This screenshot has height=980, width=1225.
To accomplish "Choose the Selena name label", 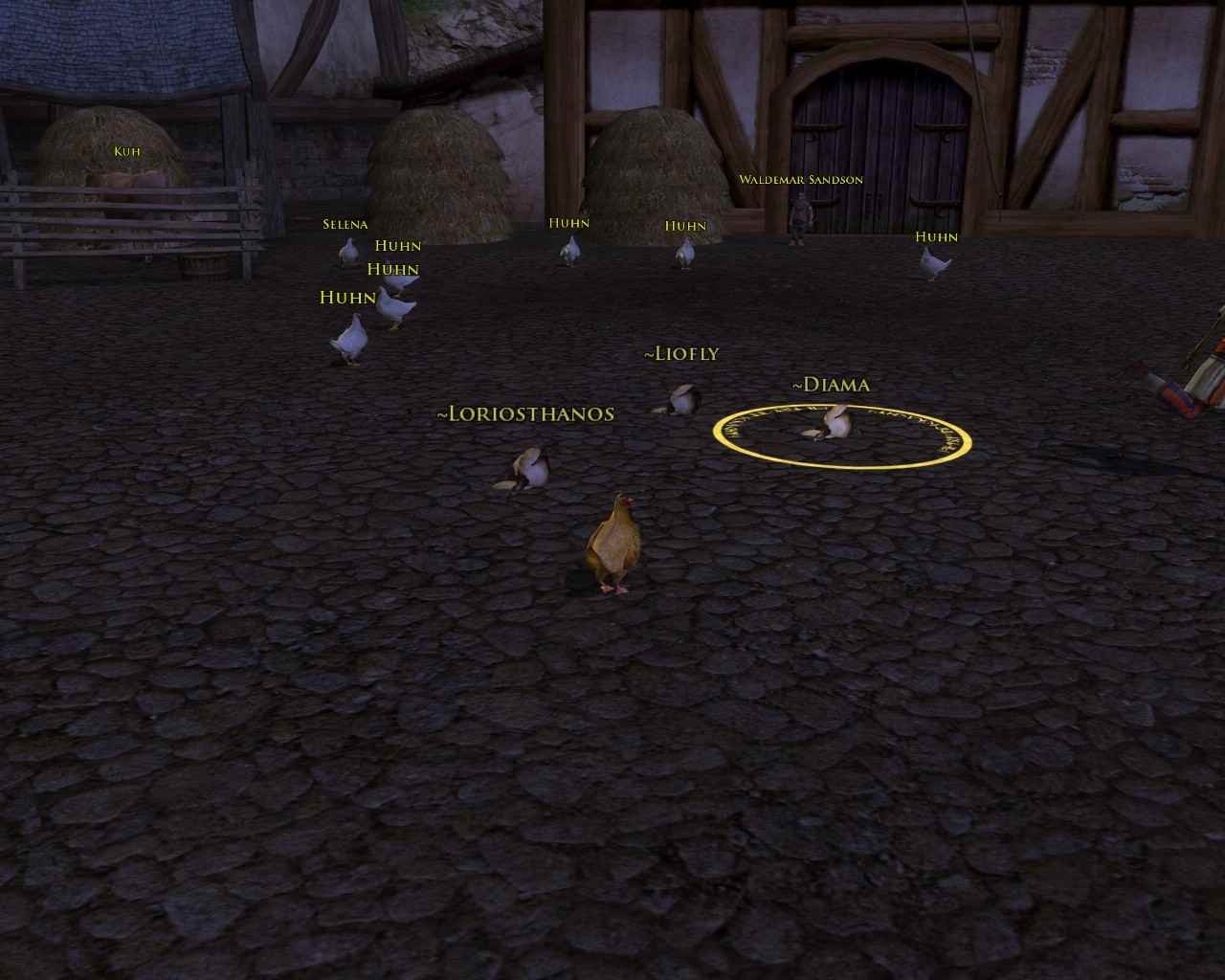I will 345,225.
